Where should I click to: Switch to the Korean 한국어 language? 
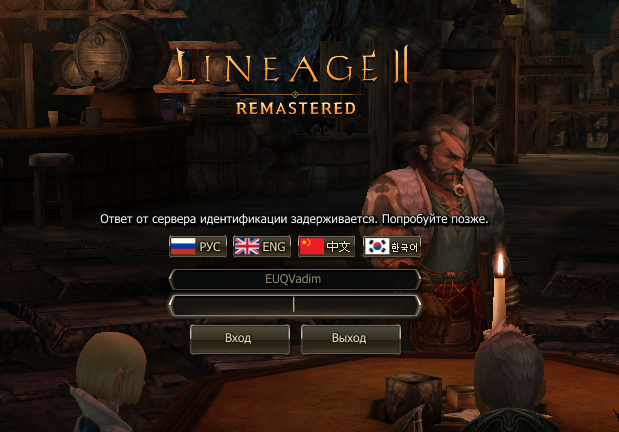tap(392, 247)
